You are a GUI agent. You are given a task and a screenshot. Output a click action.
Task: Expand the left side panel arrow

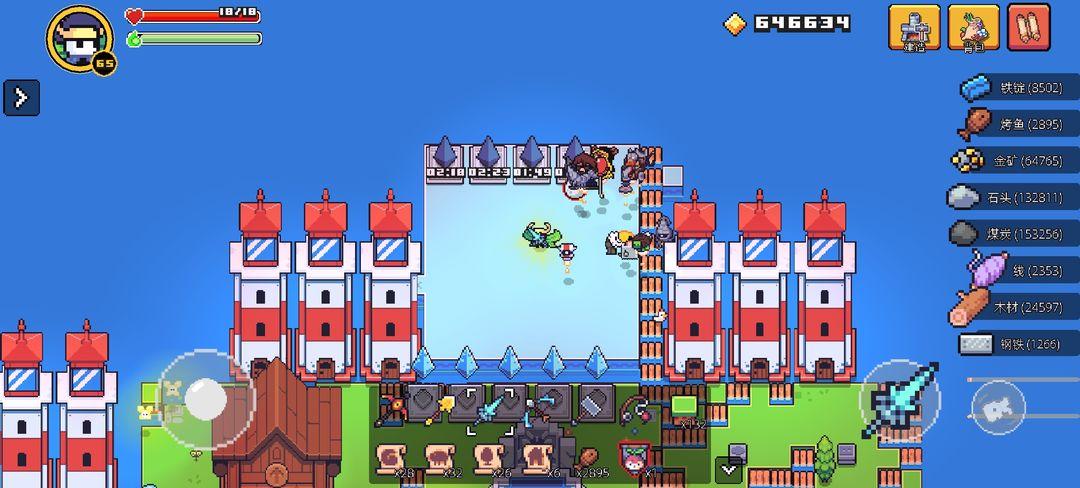pos(21,97)
